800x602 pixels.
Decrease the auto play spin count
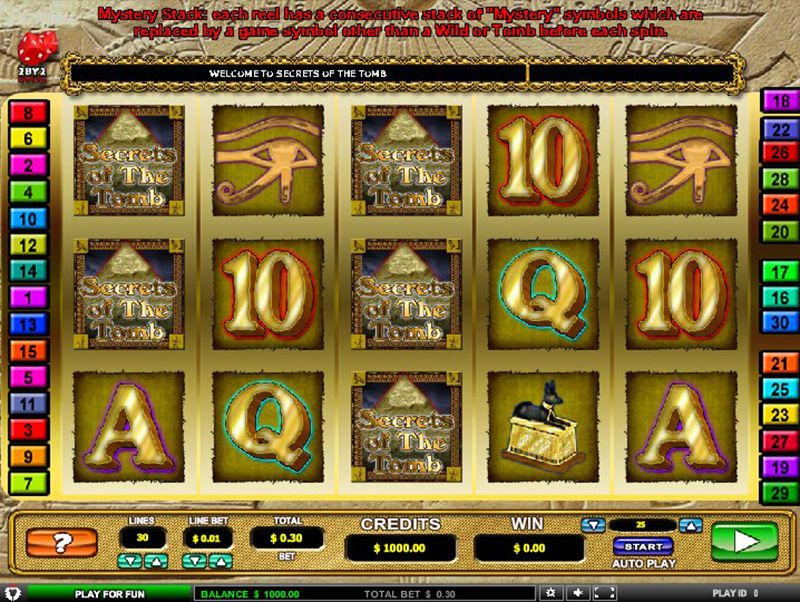(x=594, y=525)
